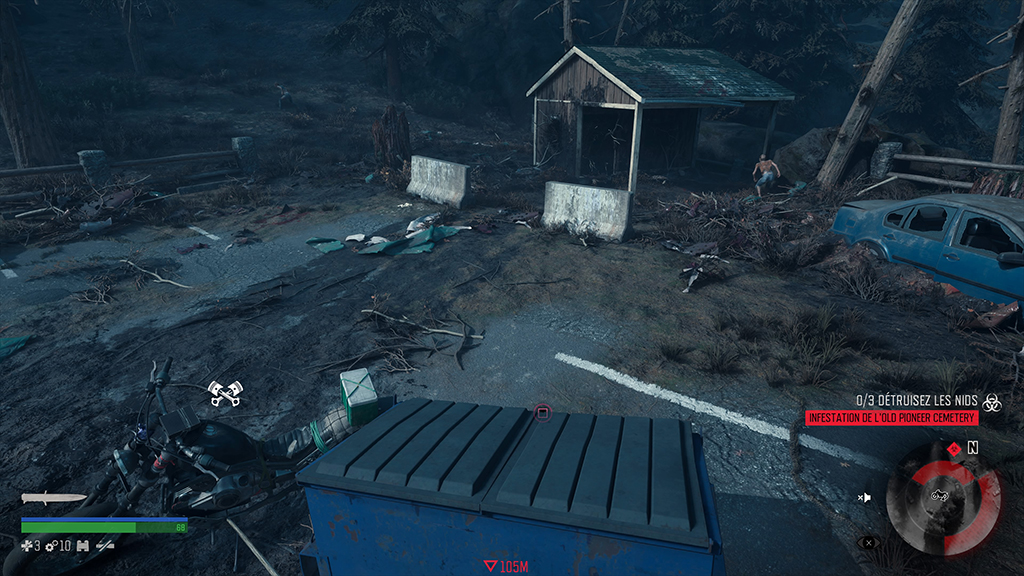Click the muted sound indicator icon
Viewport: 1024px width, 576px height.
(x=864, y=497)
